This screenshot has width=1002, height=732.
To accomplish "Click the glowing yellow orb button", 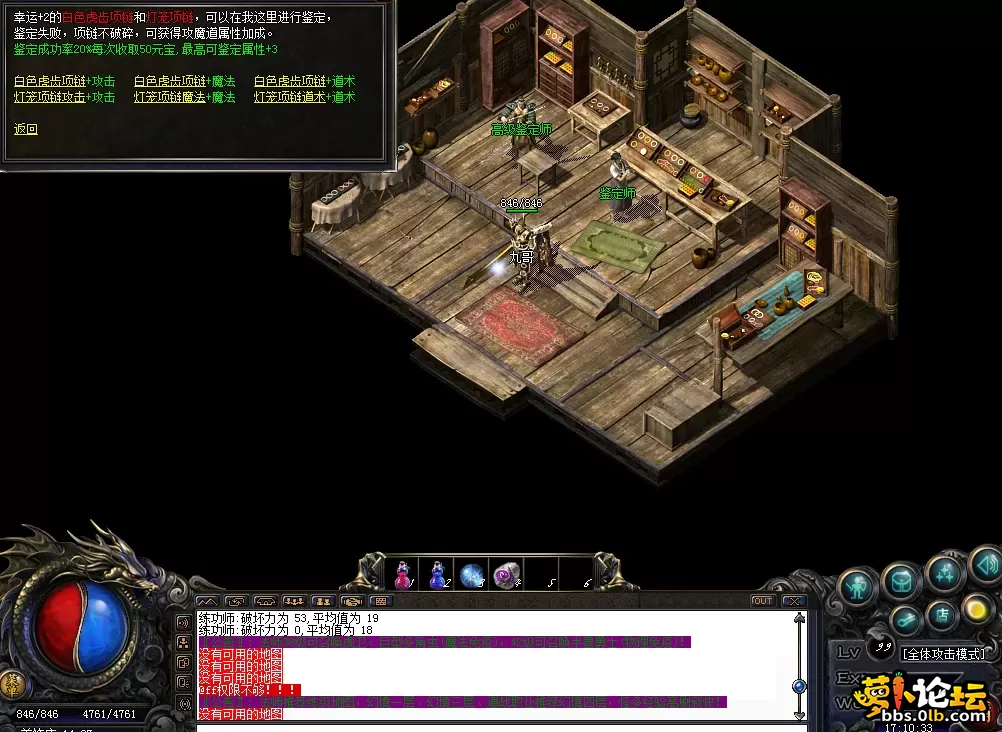I will pos(976,609).
